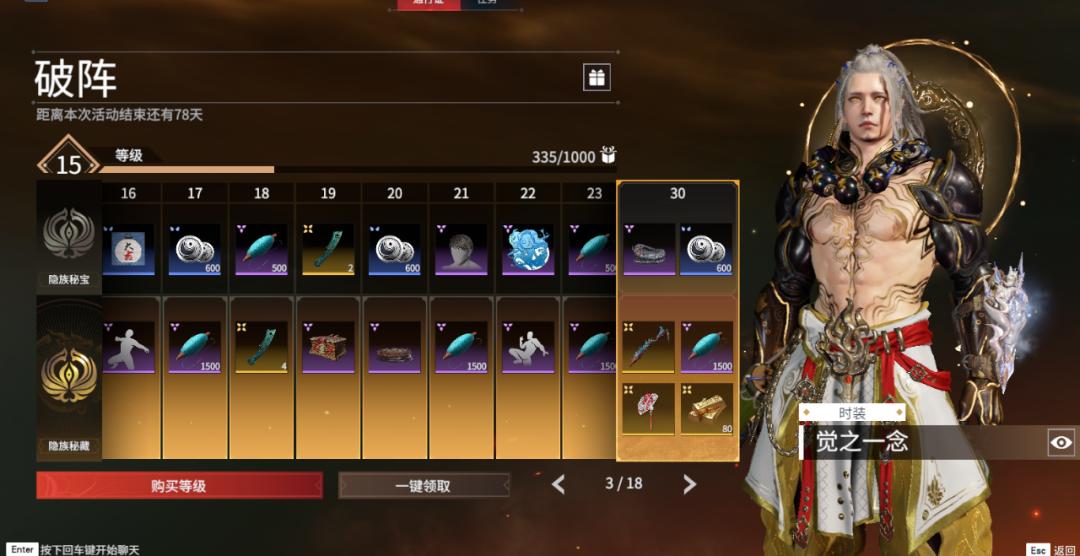Select the level 30 polearm weapon reward

647,347
